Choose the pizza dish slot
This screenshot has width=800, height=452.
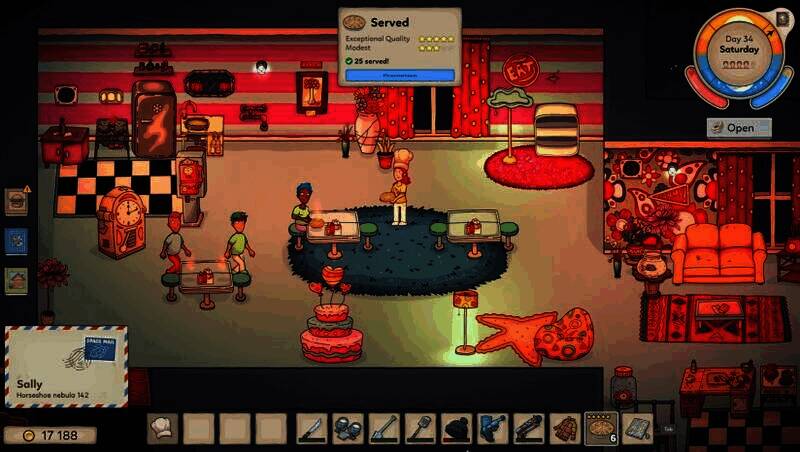[x=601, y=428]
